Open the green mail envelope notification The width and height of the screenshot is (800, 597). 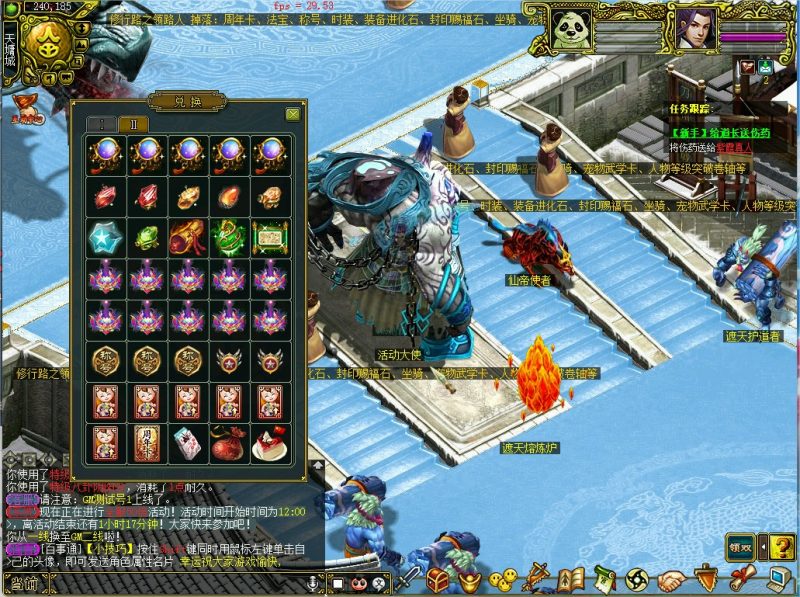click(x=765, y=66)
